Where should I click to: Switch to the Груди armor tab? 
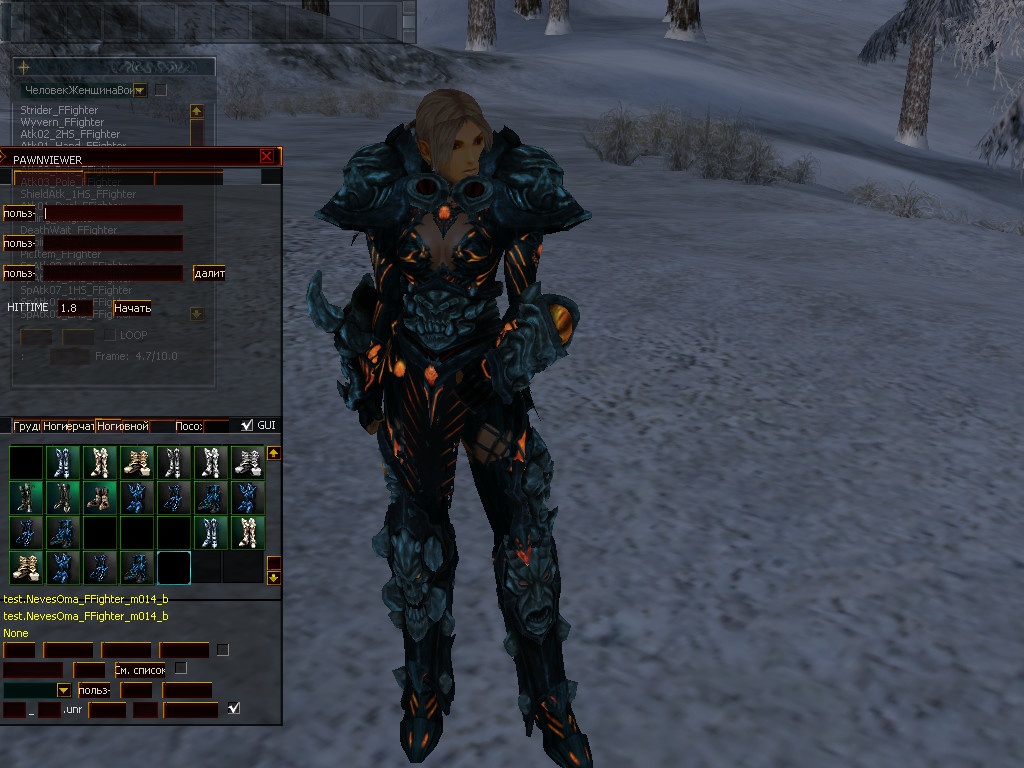pos(26,426)
